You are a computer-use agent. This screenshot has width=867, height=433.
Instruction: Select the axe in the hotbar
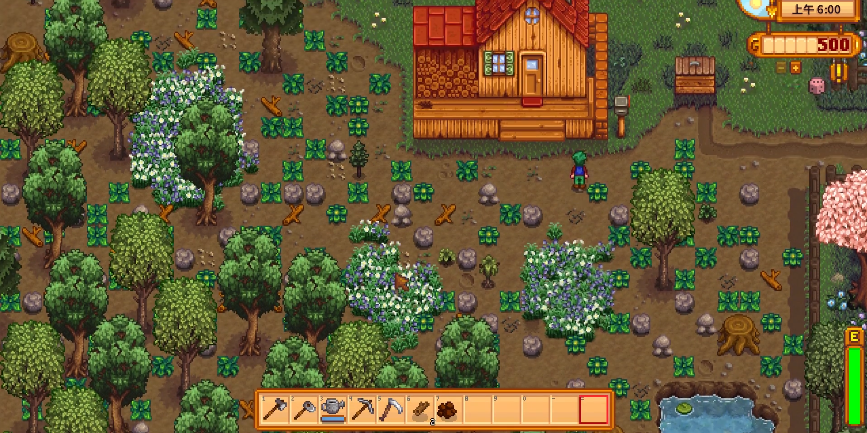click(x=274, y=409)
